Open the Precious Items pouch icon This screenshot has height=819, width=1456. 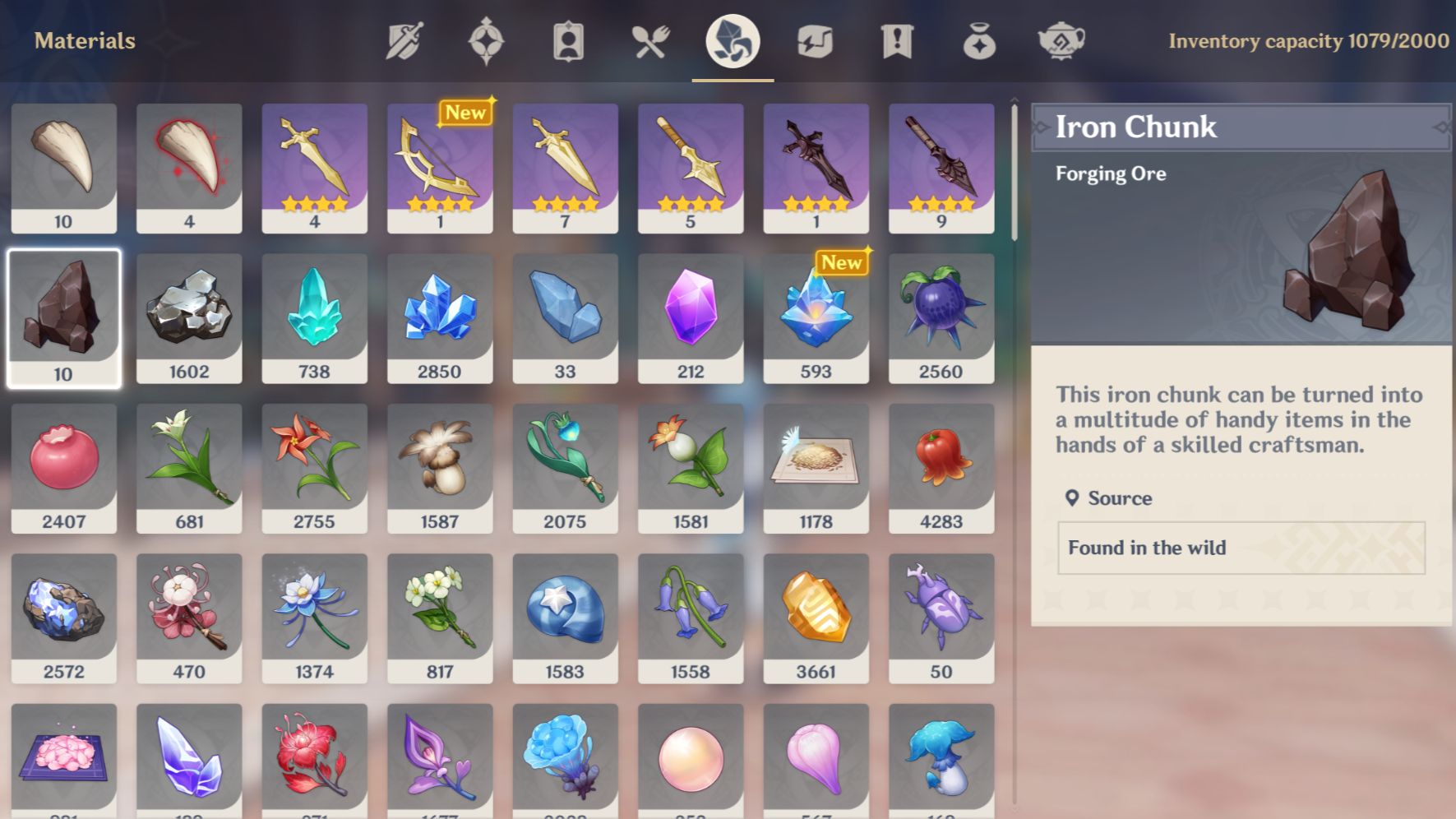click(978, 41)
